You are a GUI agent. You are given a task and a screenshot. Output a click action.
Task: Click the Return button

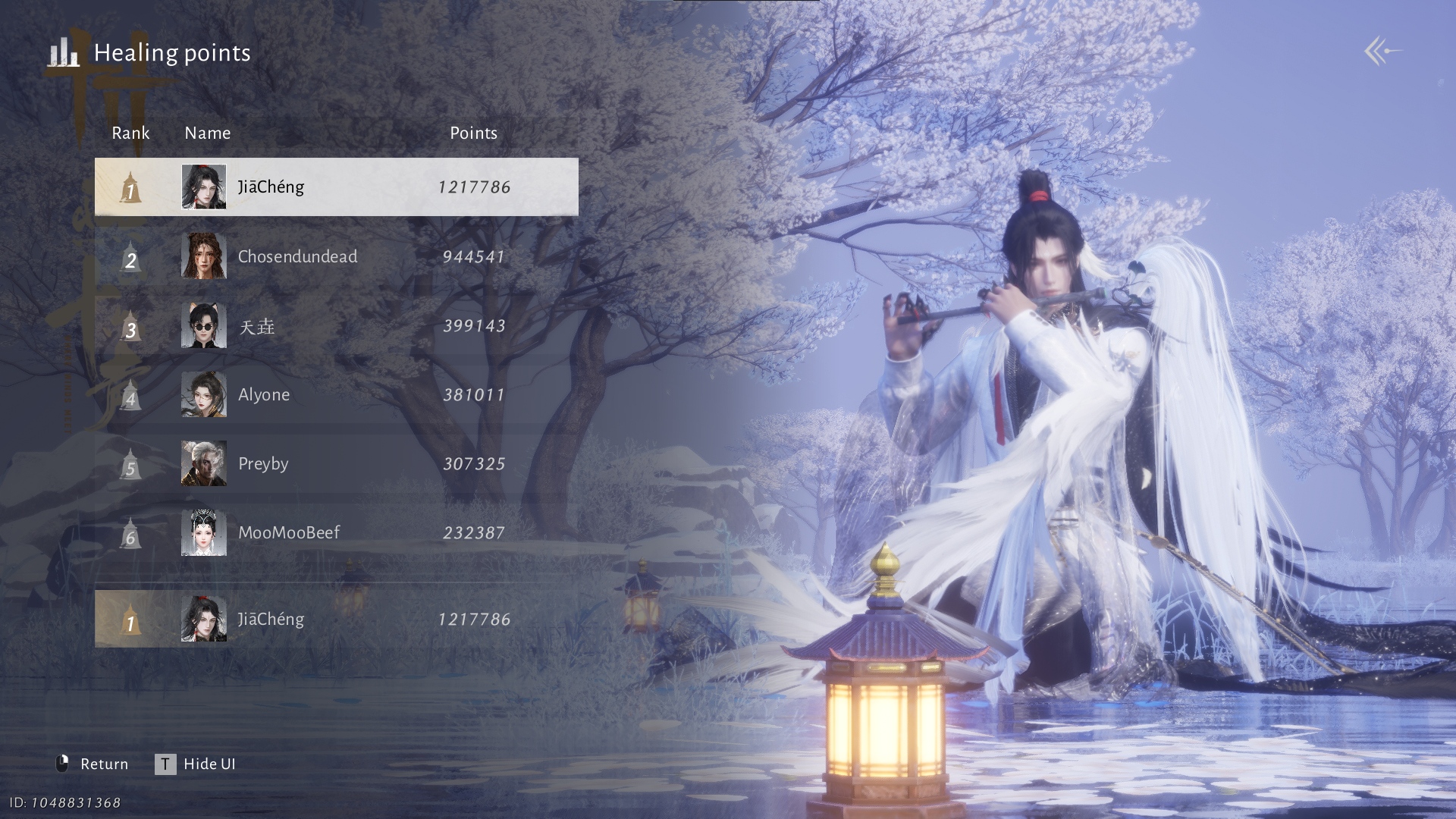[93, 764]
